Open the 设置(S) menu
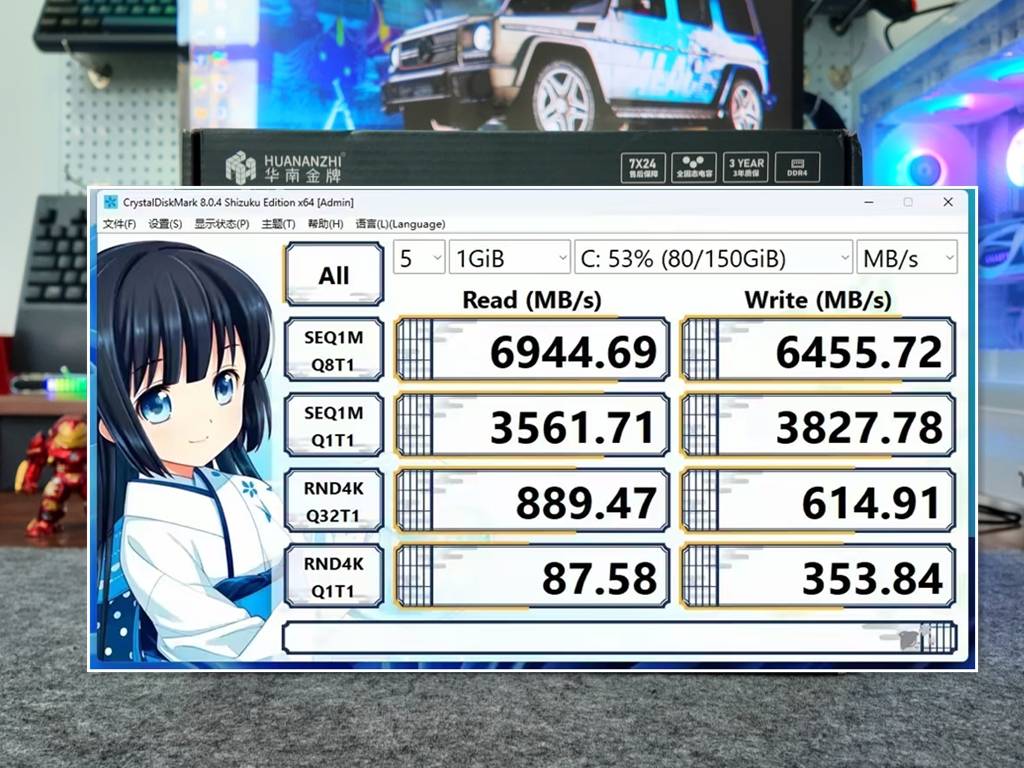Screen dimensions: 1024x768 tap(165, 224)
